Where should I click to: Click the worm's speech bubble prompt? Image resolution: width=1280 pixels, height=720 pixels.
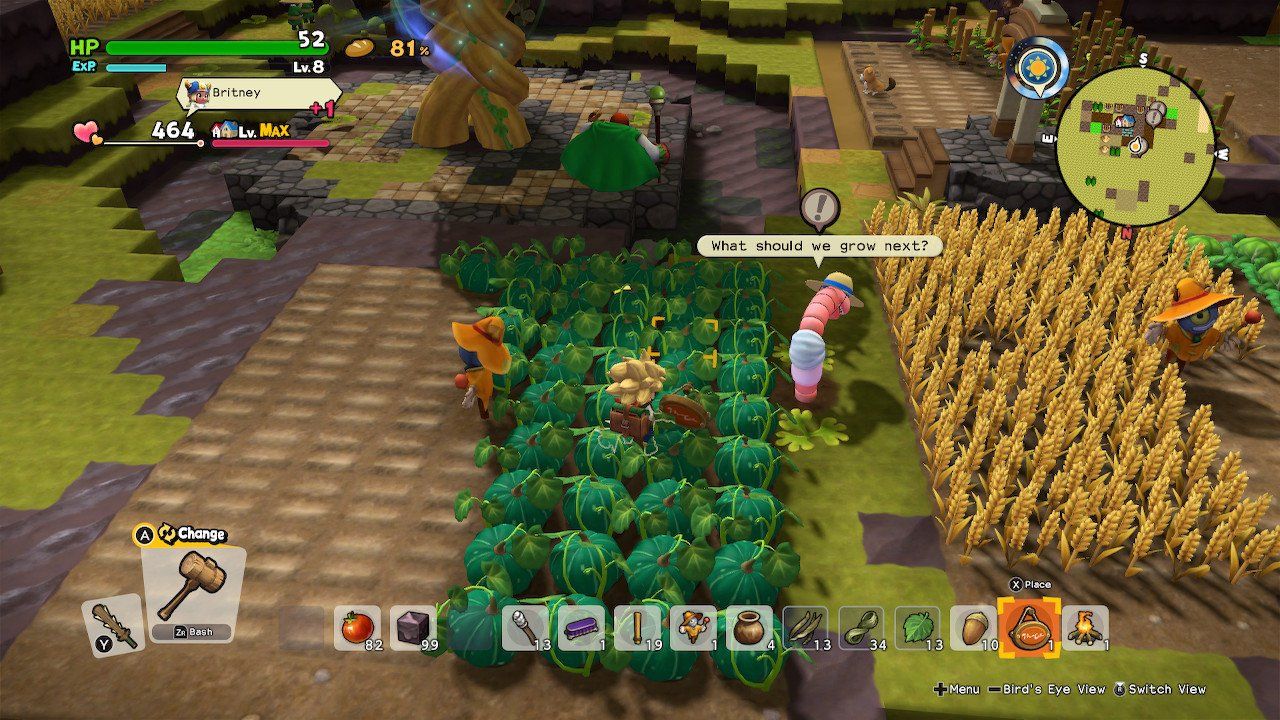tap(819, 245)
